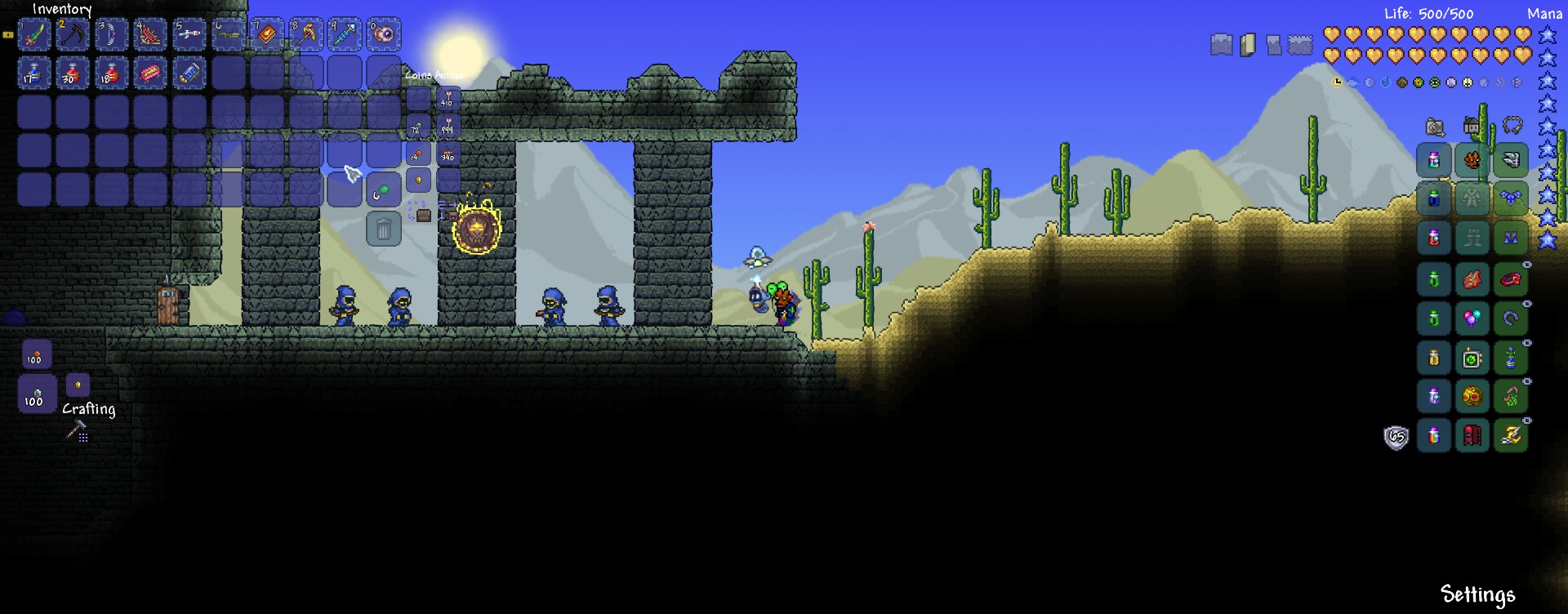Pick up the spell tome in hotbar slot 7
This screenshot has height=614, width=1568.
[267, 34]
